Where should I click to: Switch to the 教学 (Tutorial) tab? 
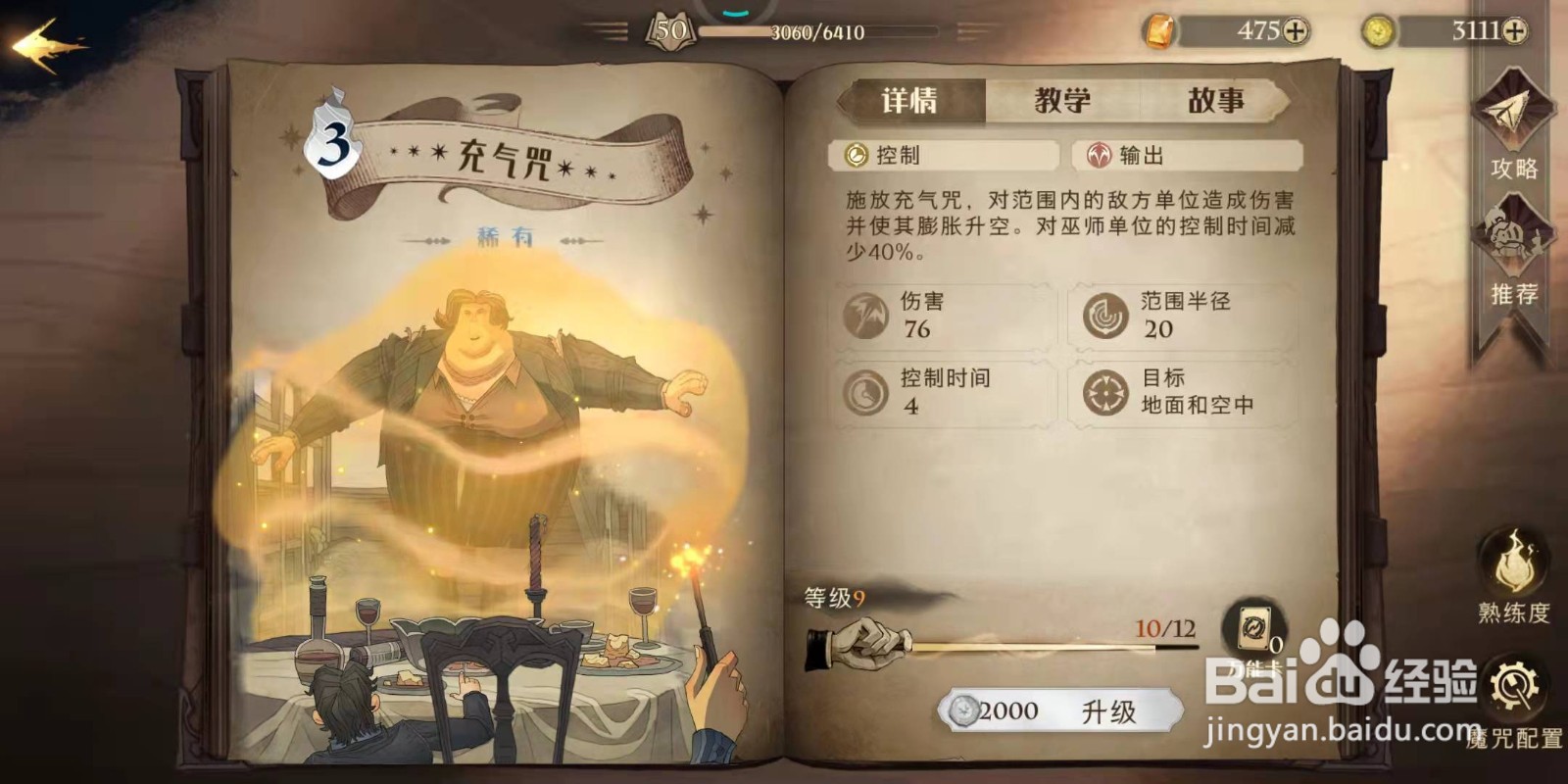coord(1063,98)
